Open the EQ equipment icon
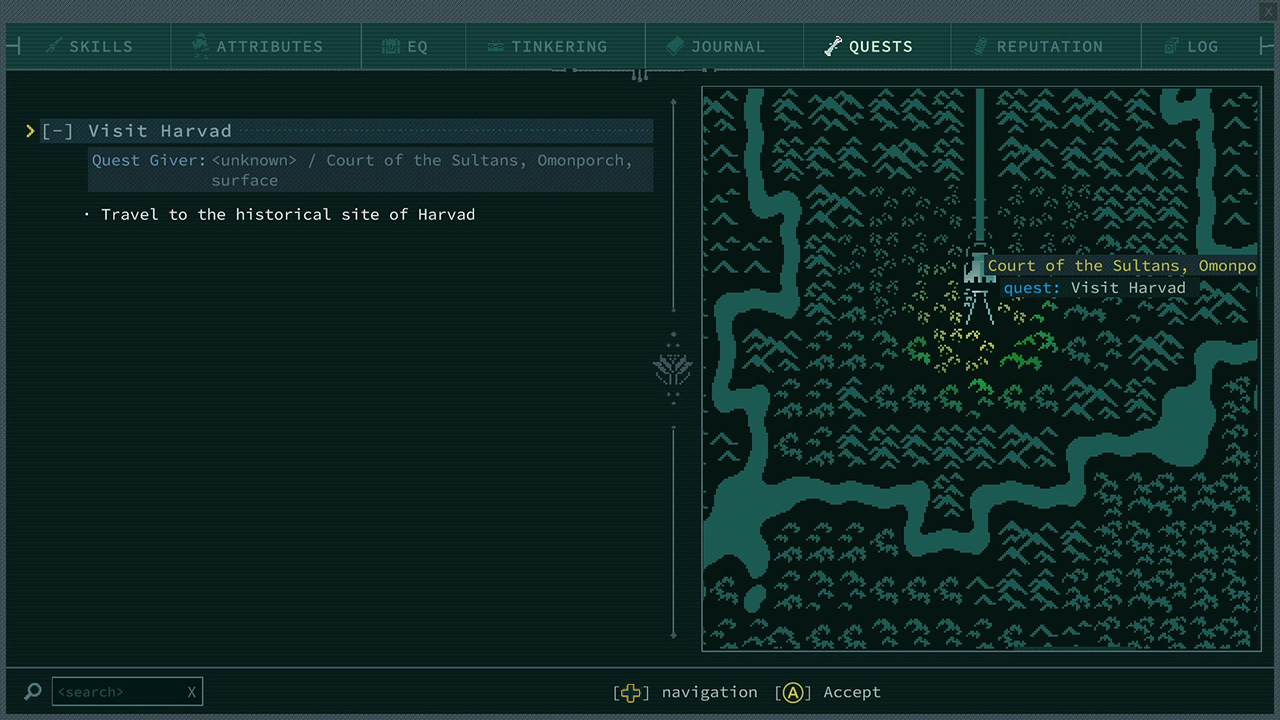 point(389,46)
